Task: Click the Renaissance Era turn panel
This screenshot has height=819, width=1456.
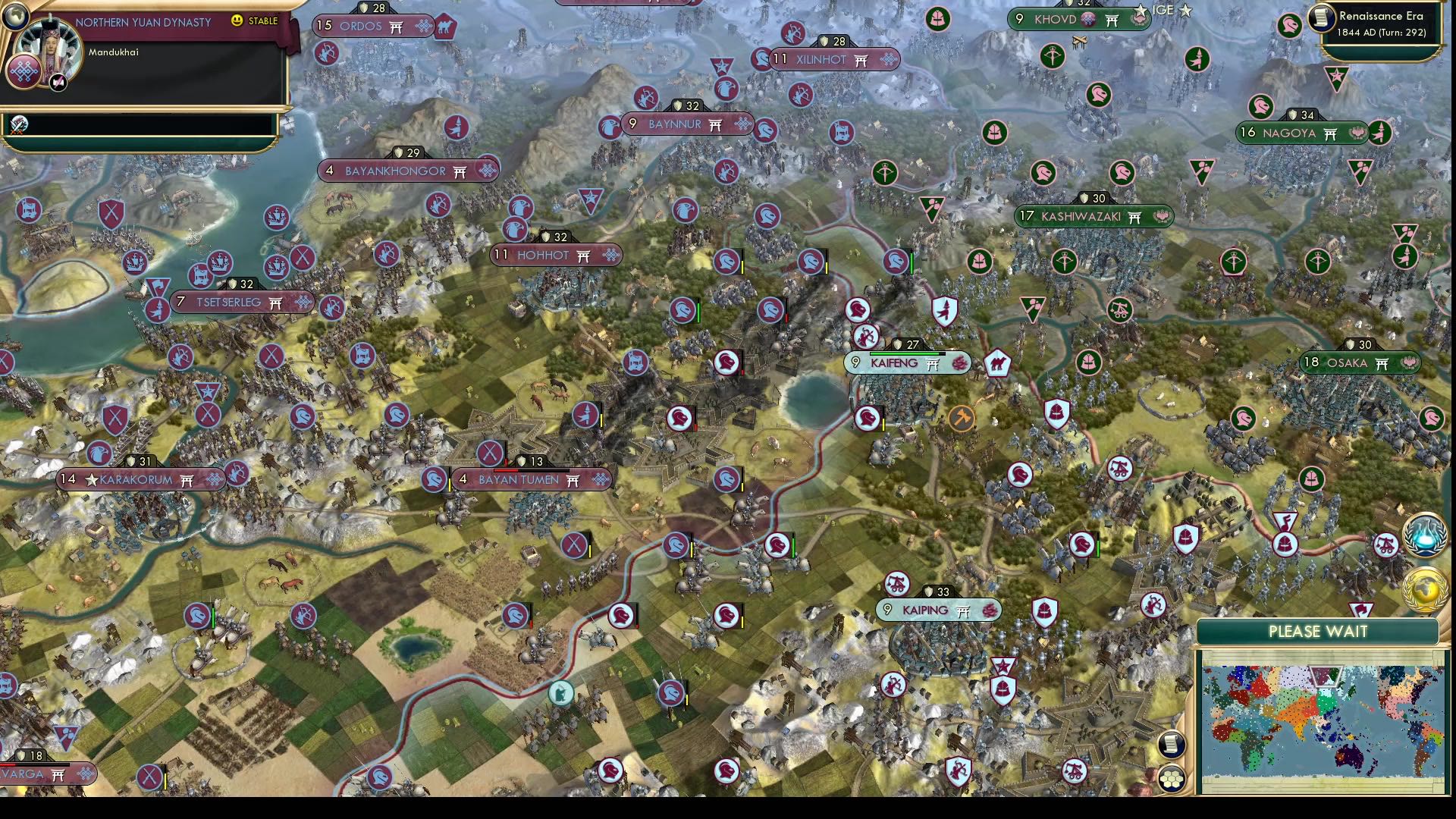Action: 1380,23
